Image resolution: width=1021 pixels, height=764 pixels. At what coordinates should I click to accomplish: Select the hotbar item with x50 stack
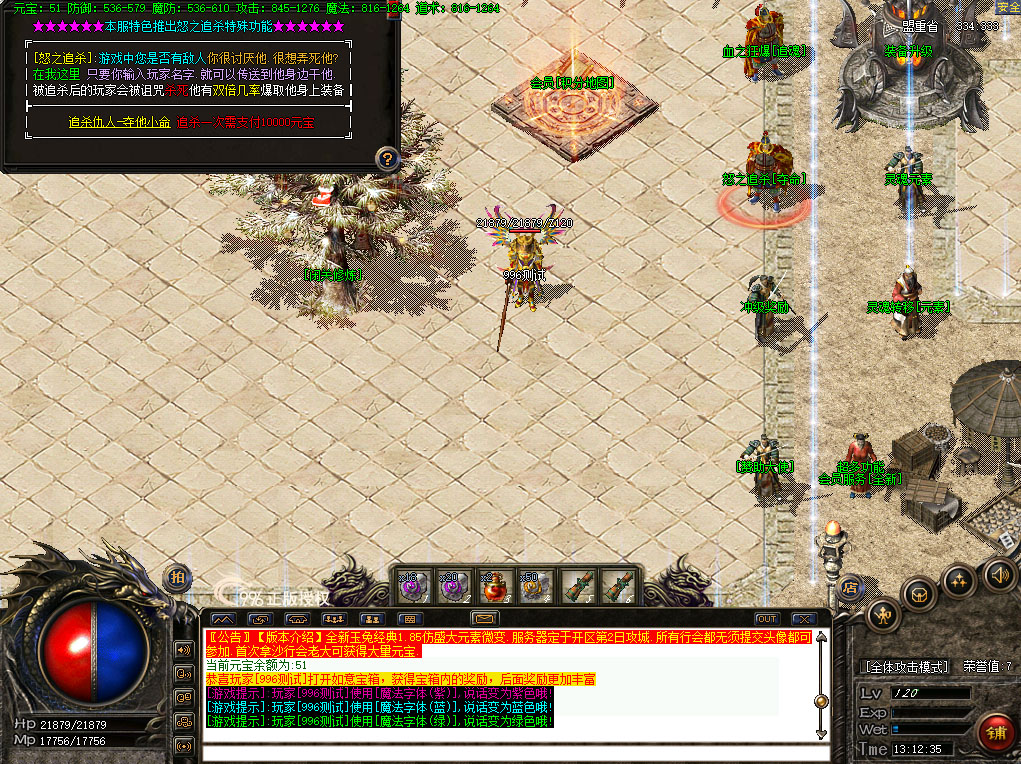click(532, 586)
